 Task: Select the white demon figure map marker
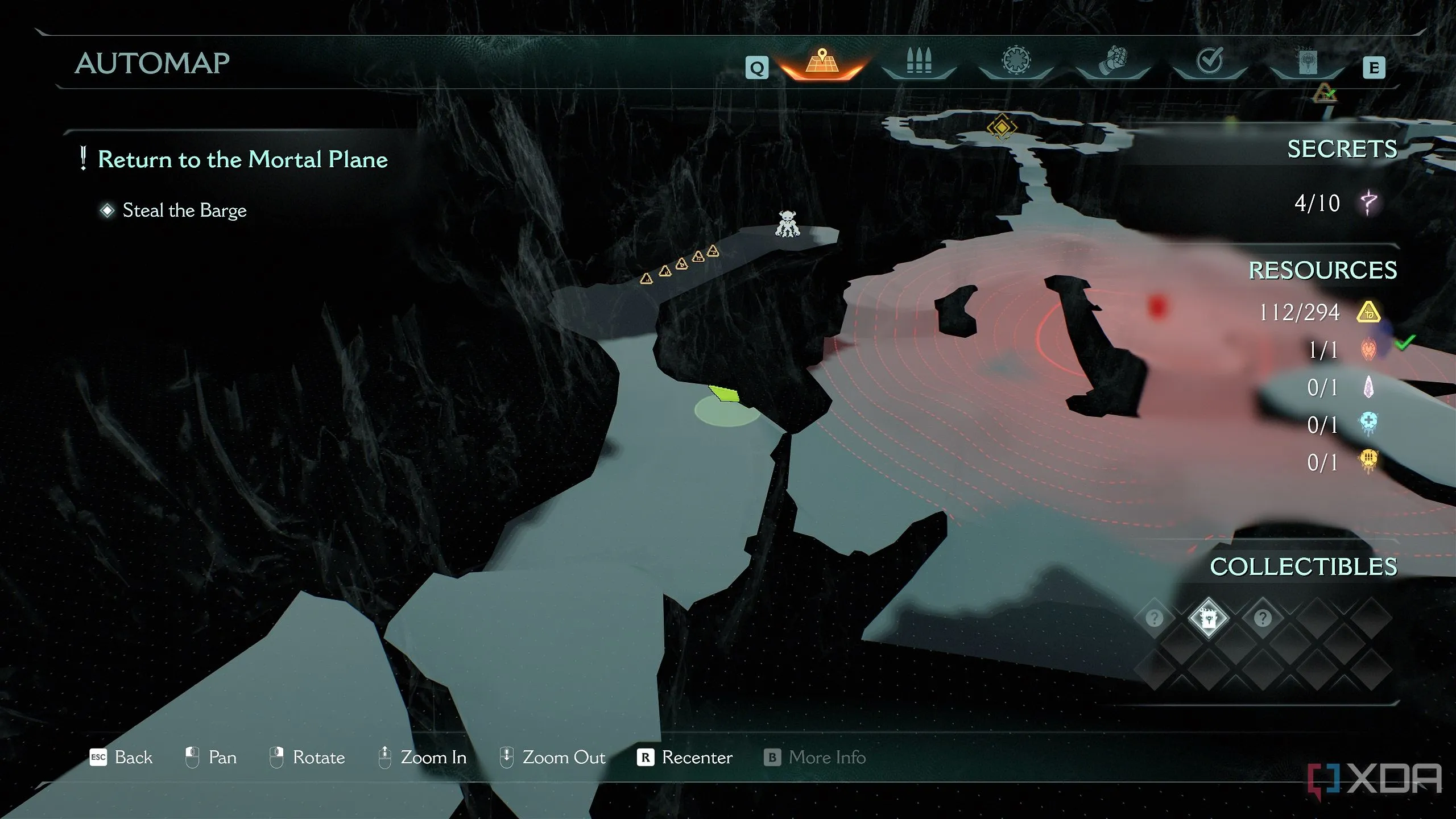pos(787,224)
